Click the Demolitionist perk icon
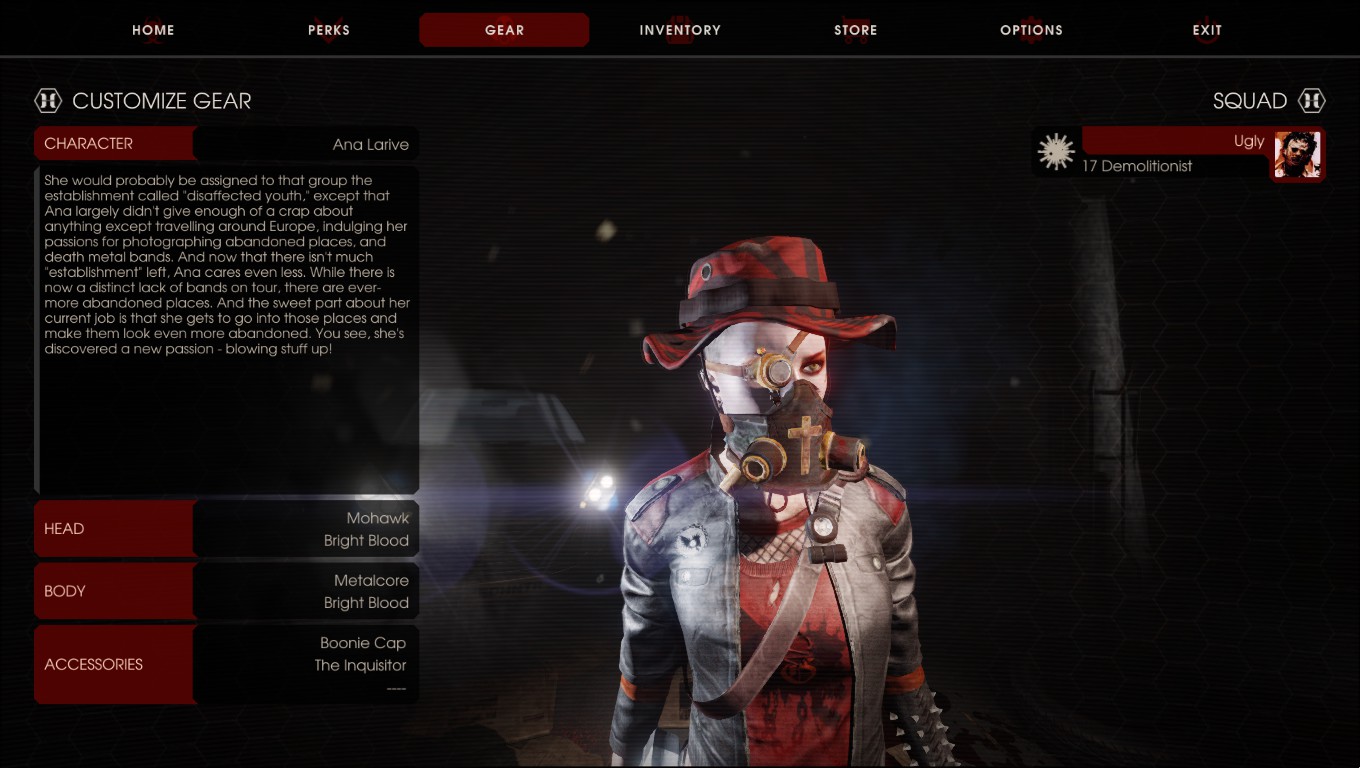Screen dimensions: 1360x768 (x=1056, y=152)
